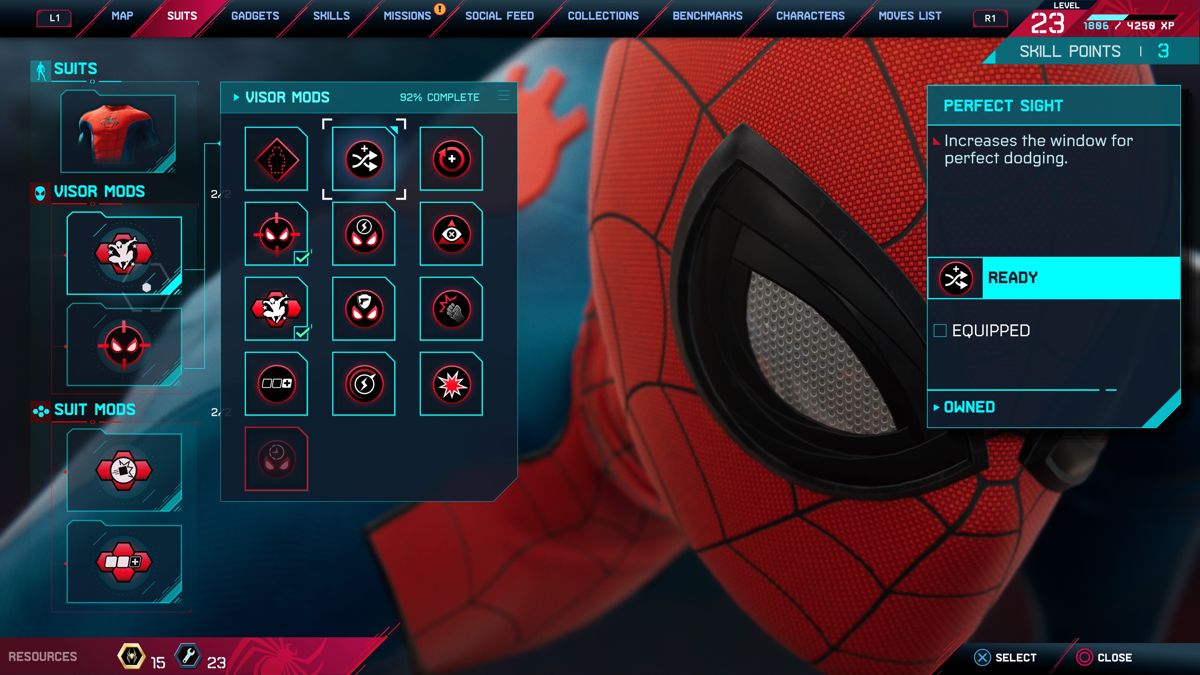
Task: Switch to the Characters tab
Action: click(810, 16)
